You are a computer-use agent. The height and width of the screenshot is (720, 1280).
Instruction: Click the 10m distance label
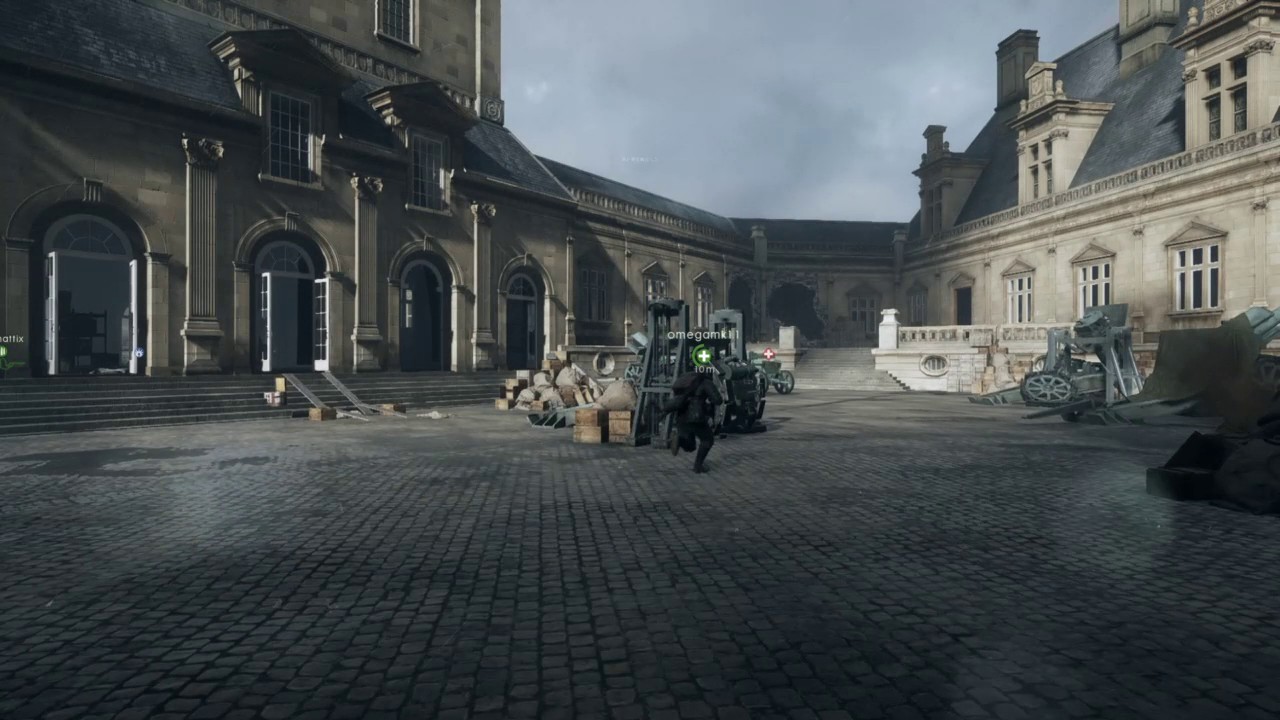click(x=704, y=369)
